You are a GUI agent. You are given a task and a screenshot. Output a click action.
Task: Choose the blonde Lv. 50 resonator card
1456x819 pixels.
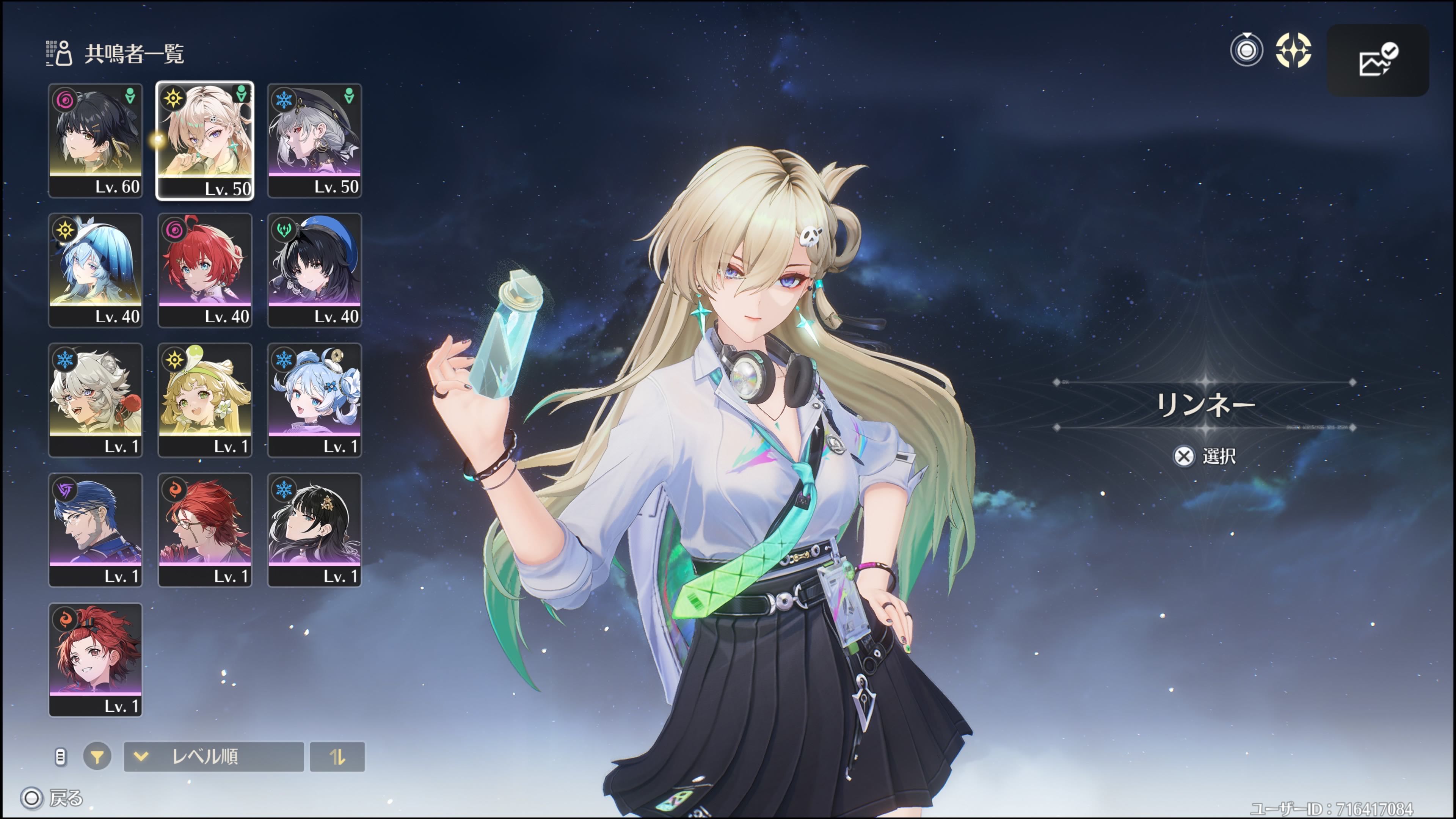click(x=205, y=140)
